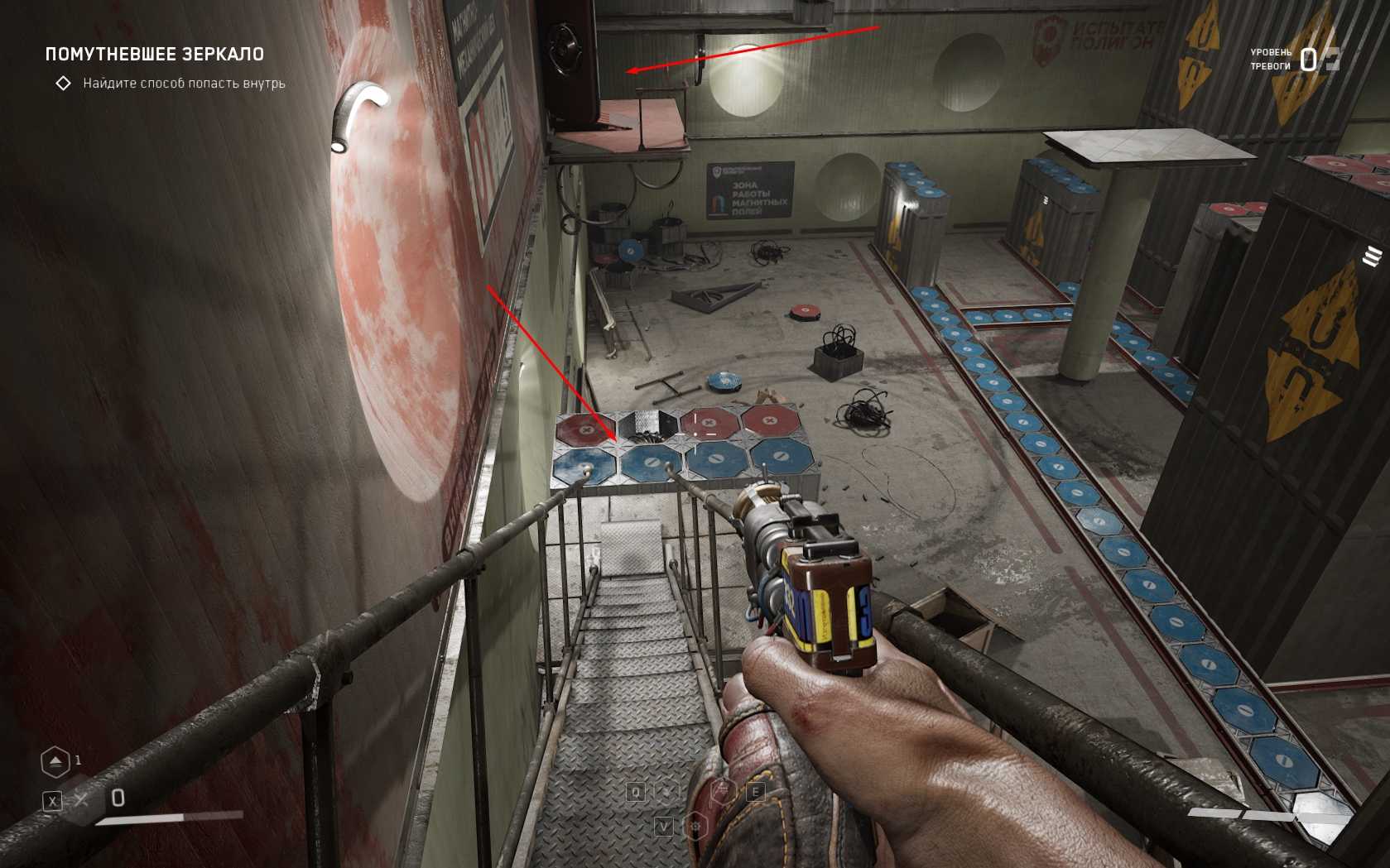Activate the gear-shaped ability hexagon icon
This screenshot has width=1390, height=868.
(695, 826)
